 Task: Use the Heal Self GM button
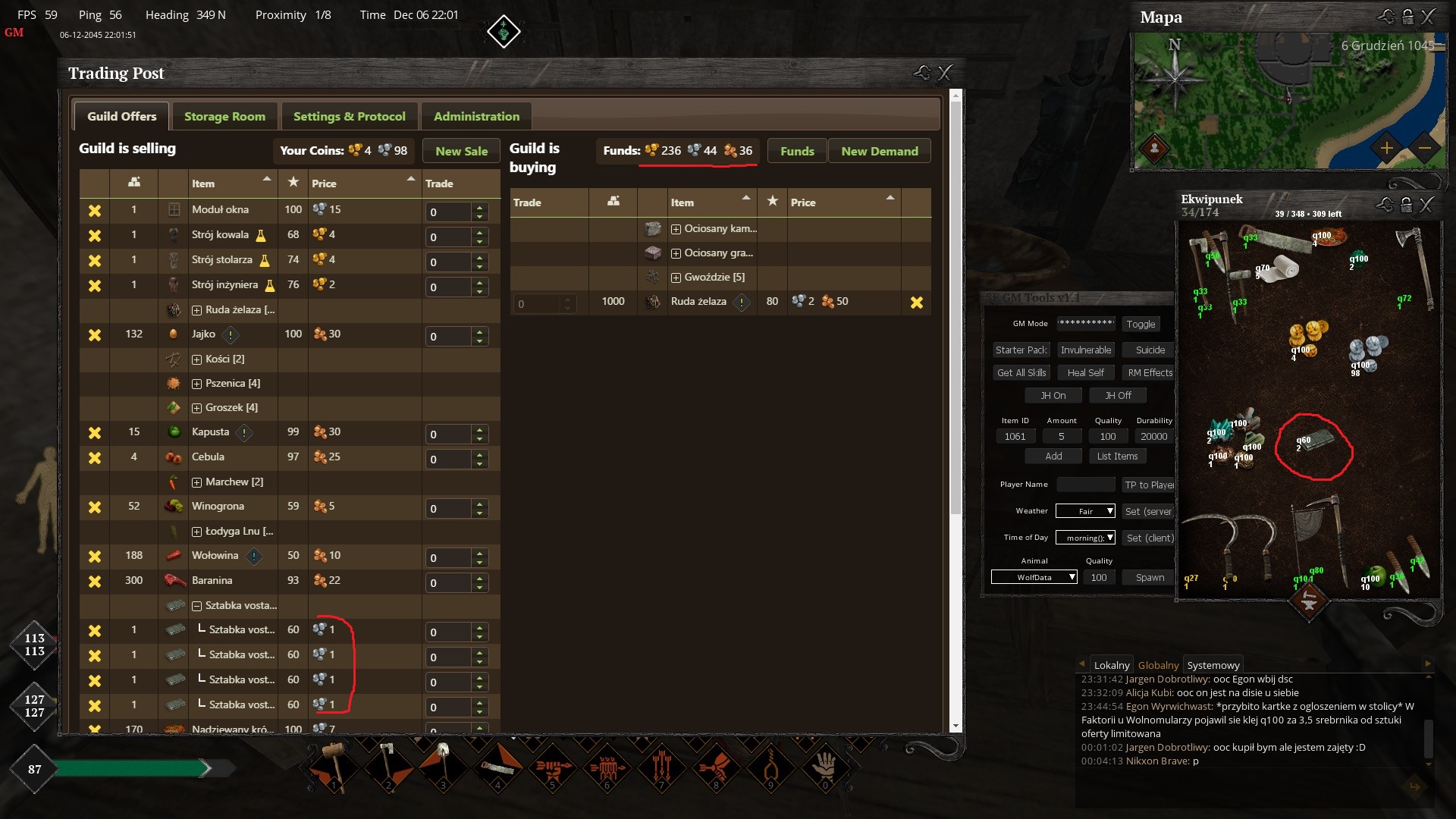(1085, 372)
